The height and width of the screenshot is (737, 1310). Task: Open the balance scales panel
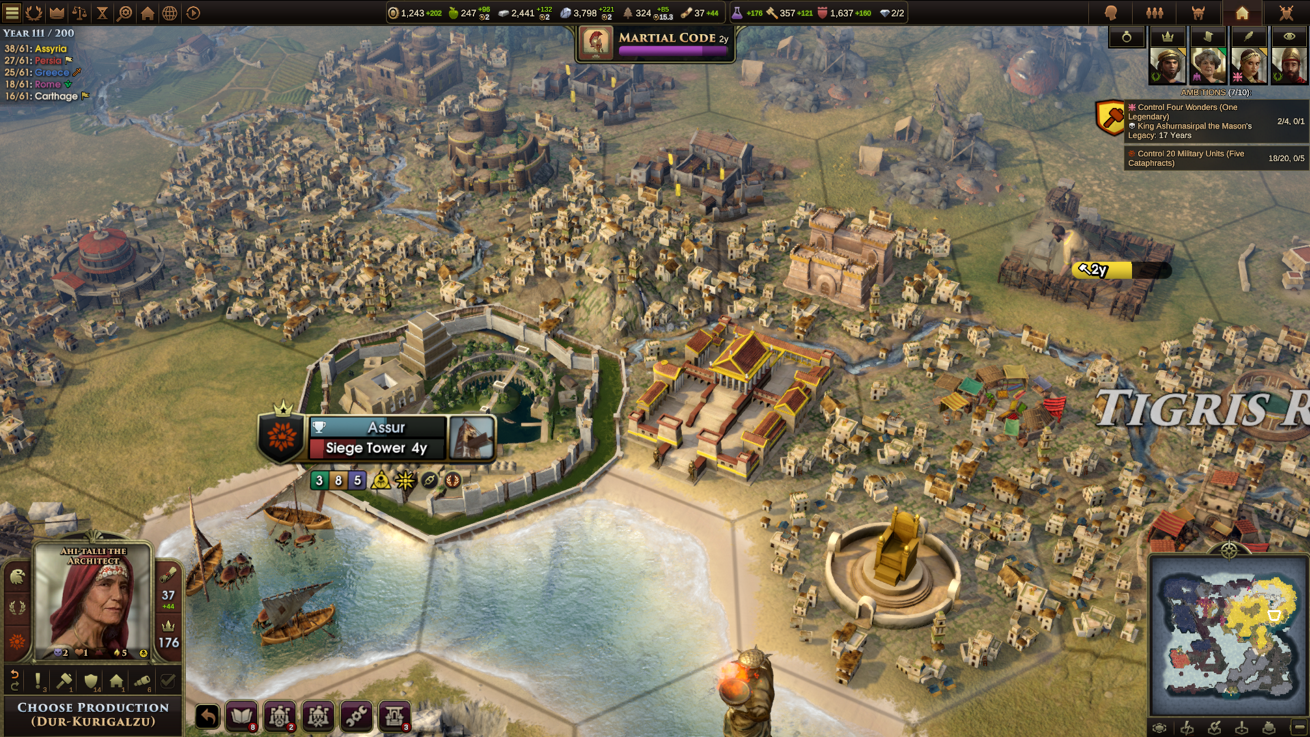(x=79, y=13)
